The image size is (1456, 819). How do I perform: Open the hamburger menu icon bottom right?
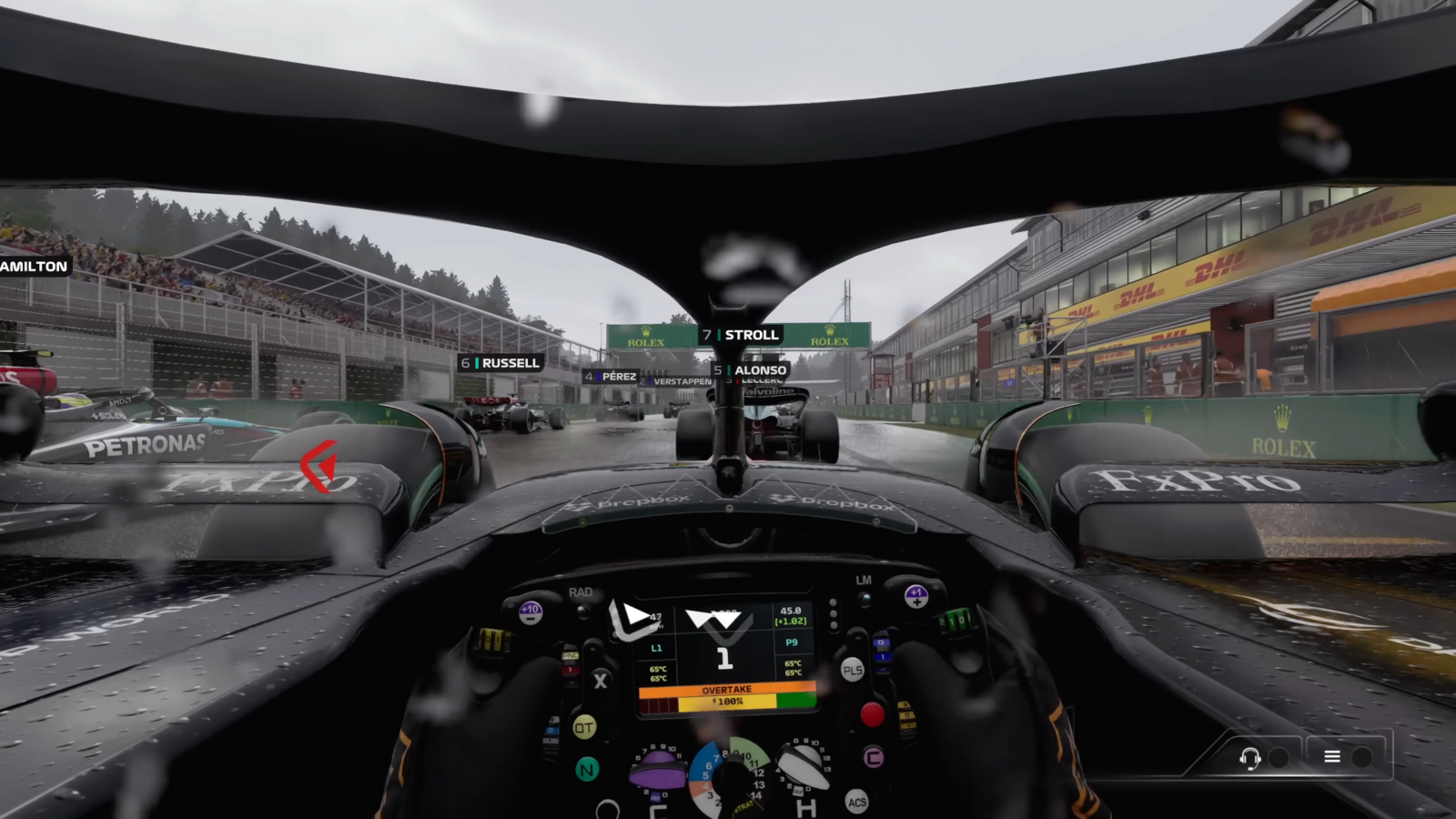pyautogui.click(x=1331, y=756)
